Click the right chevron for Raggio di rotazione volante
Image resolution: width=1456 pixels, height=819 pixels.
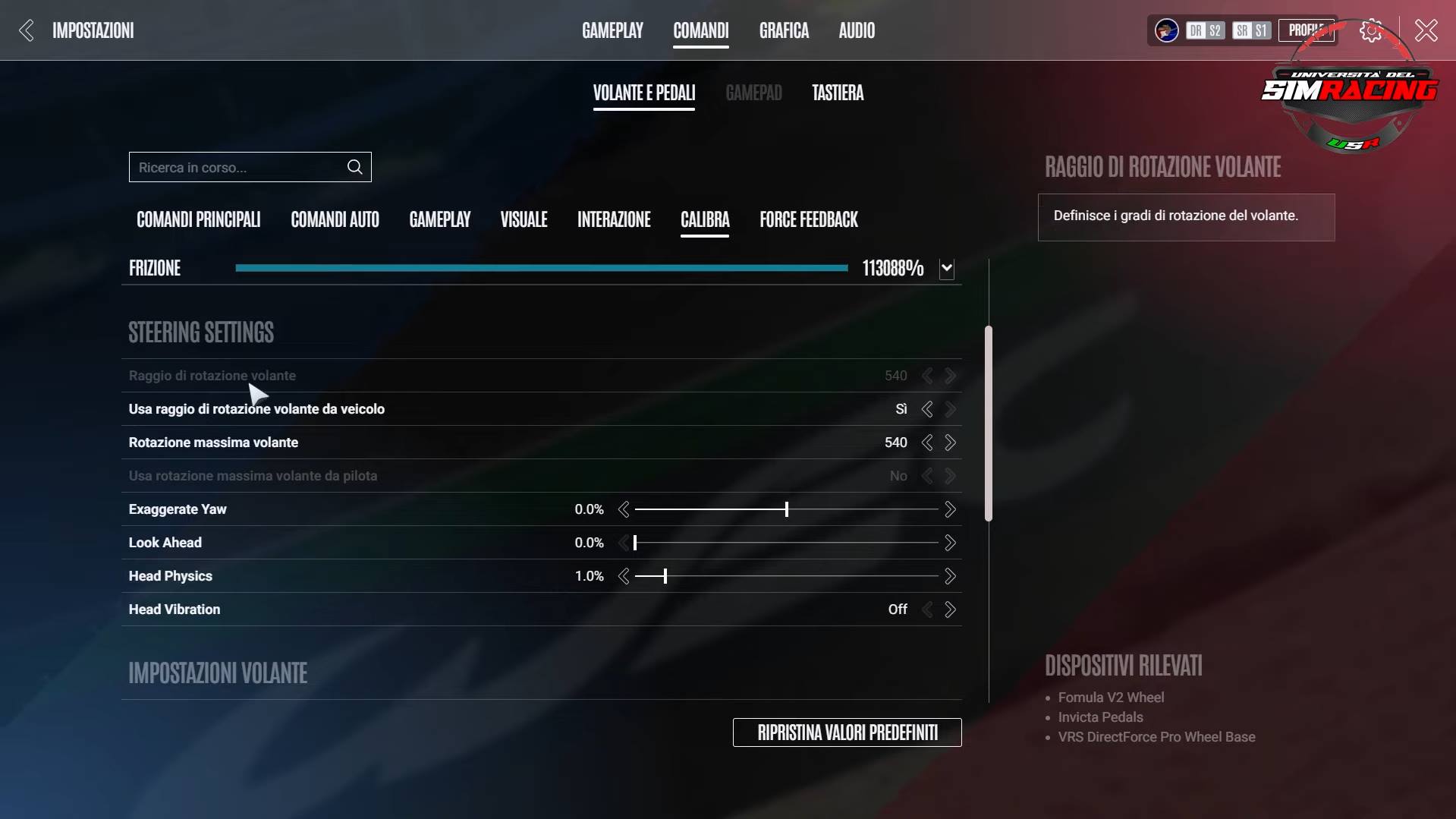click(x=950, y=375)
